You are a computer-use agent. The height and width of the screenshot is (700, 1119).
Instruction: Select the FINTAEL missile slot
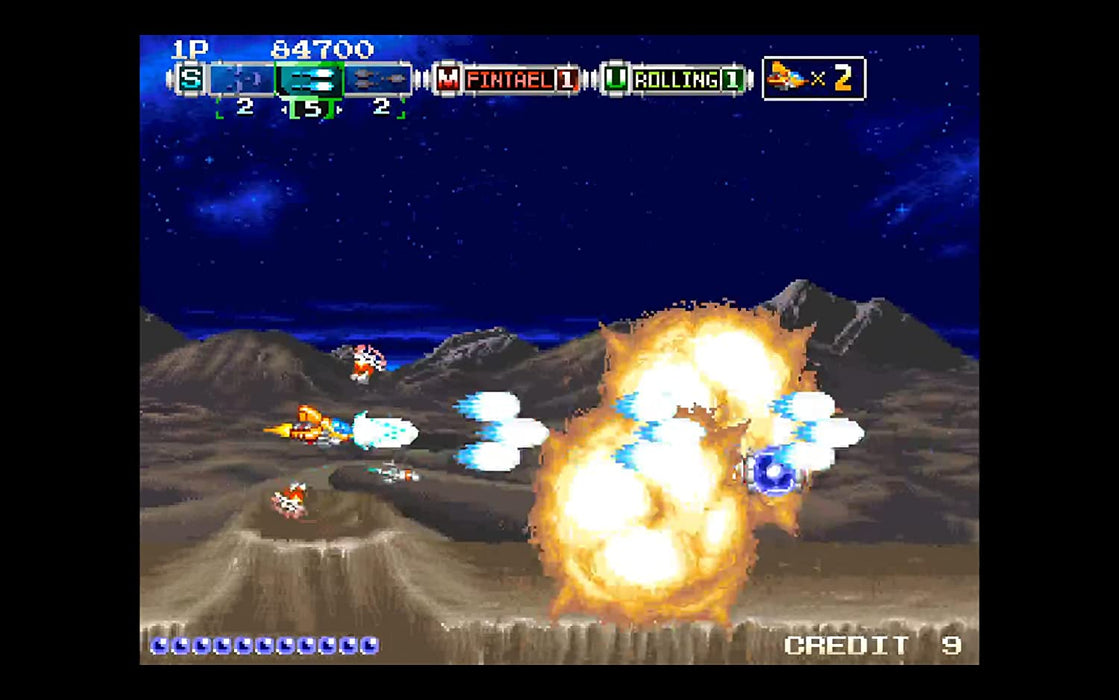click(508, 79)
